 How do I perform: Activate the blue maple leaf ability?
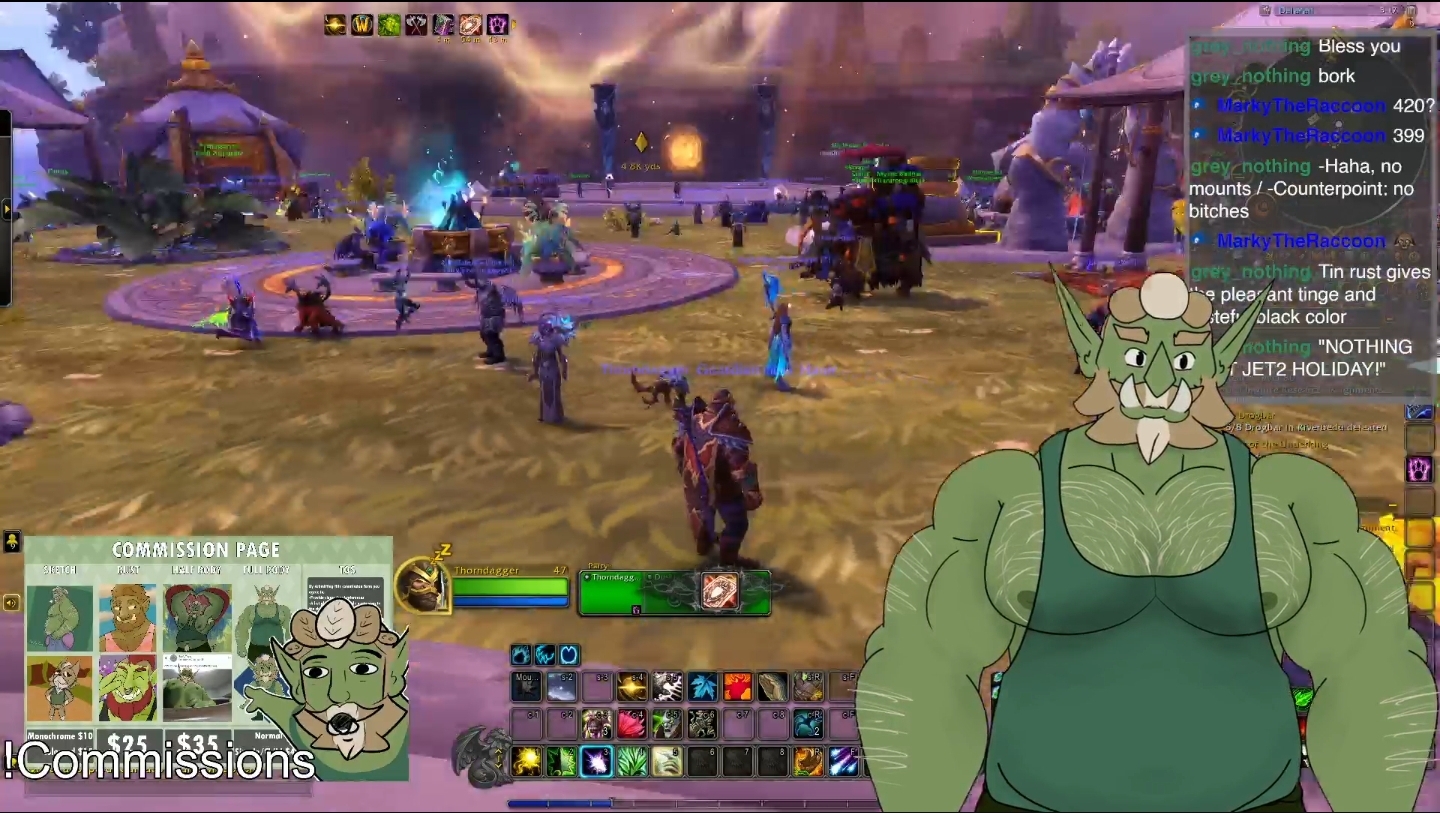click(702, 687)
